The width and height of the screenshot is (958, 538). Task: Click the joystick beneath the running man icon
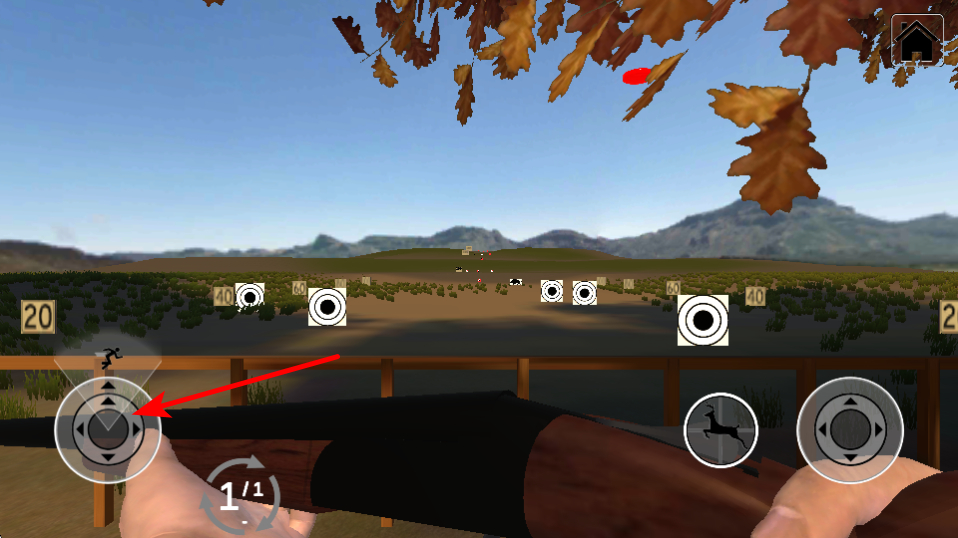107,430
